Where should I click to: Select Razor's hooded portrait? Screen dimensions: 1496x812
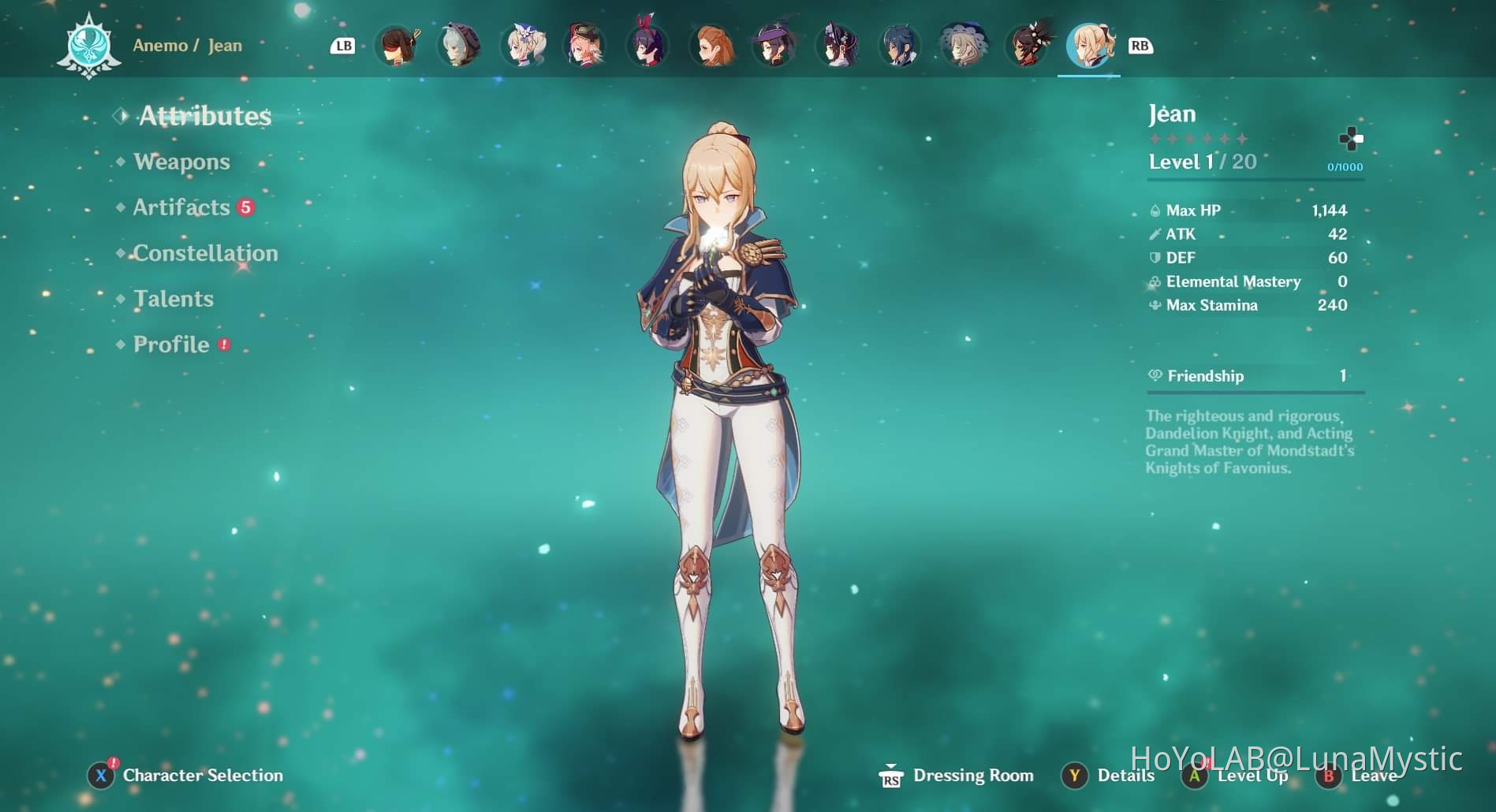click(459, 46)
